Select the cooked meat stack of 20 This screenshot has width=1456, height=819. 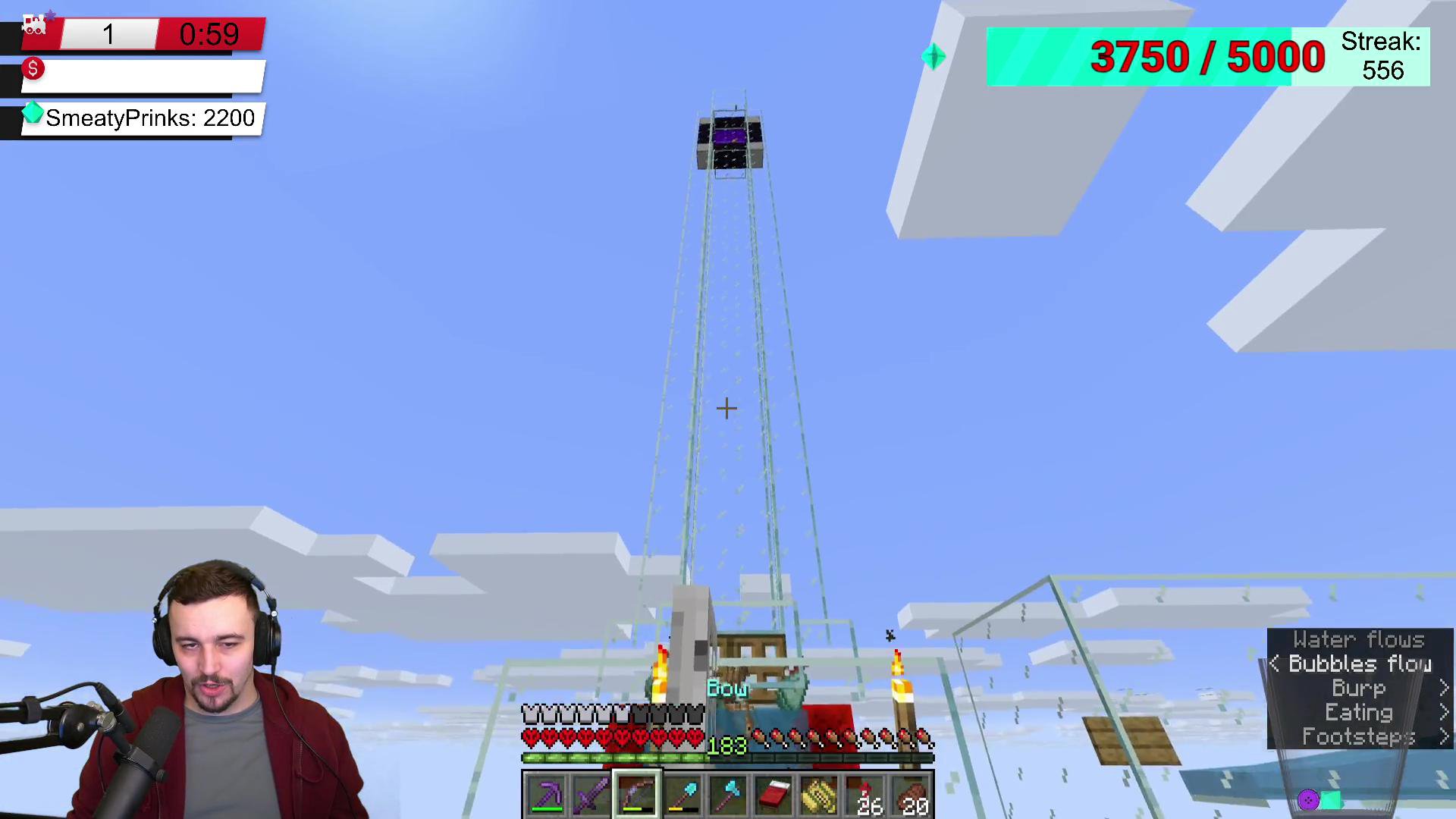coord(911,795)
